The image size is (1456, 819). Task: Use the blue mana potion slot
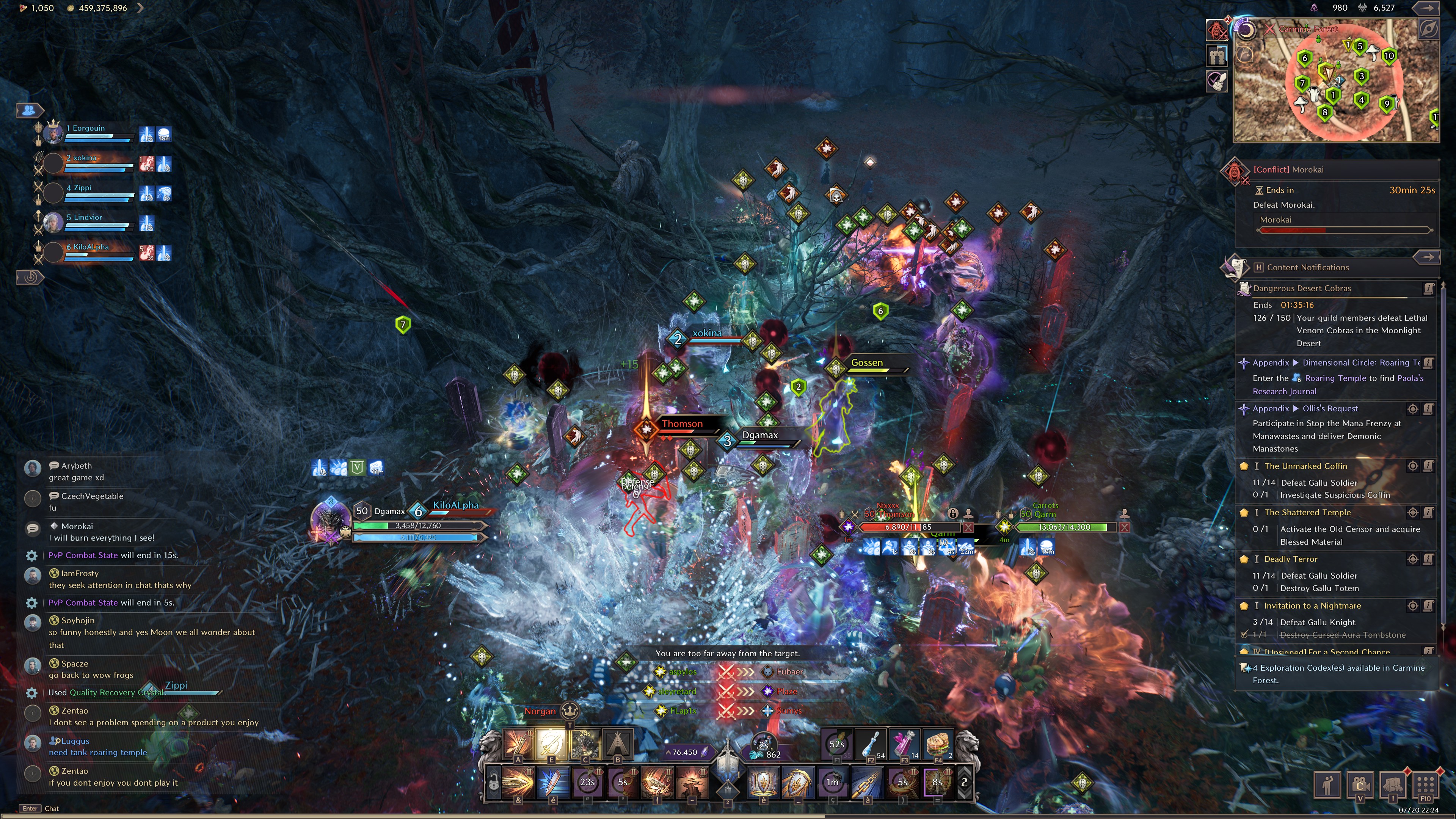pyautogui.click(x=871, y=744)
